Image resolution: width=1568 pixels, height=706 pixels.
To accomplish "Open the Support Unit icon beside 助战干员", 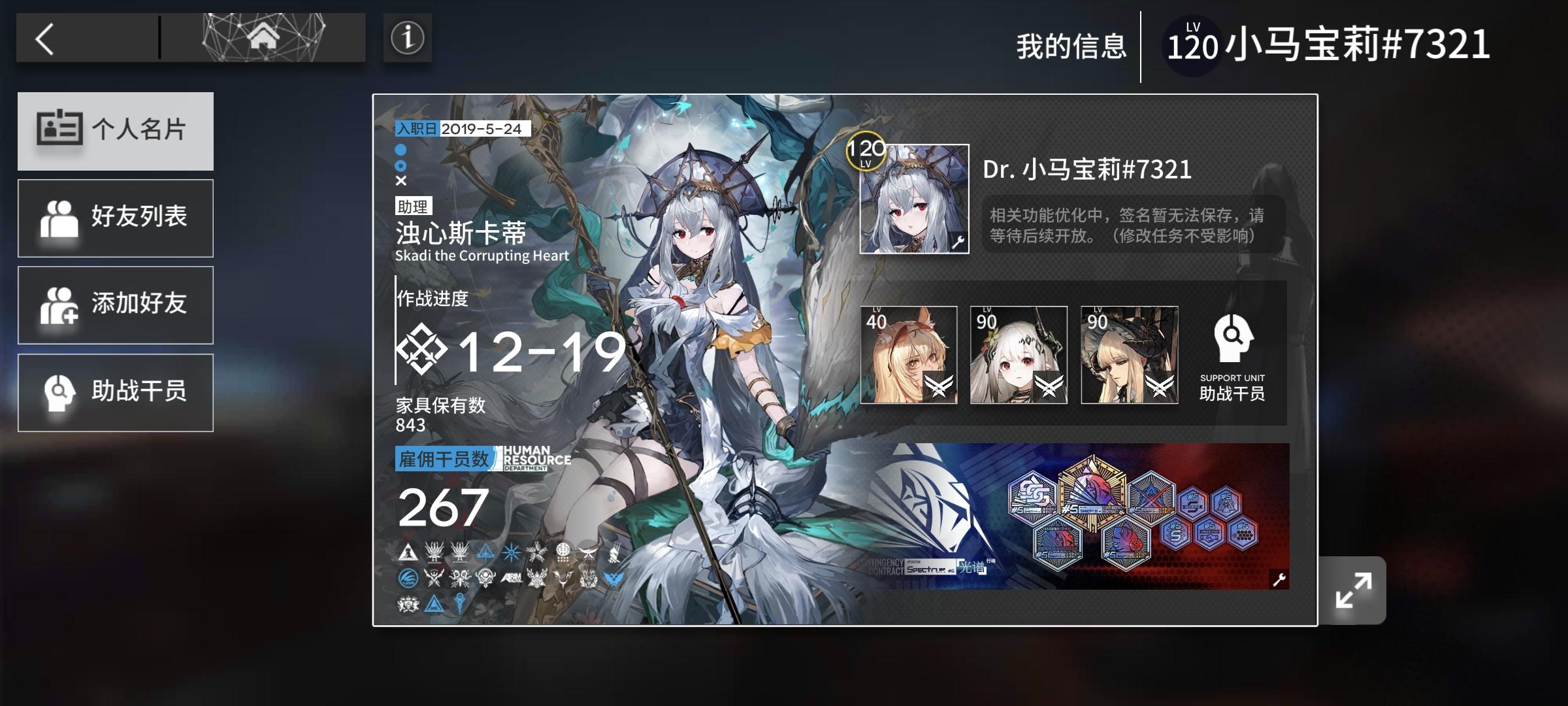I will tap(1233, 340).
